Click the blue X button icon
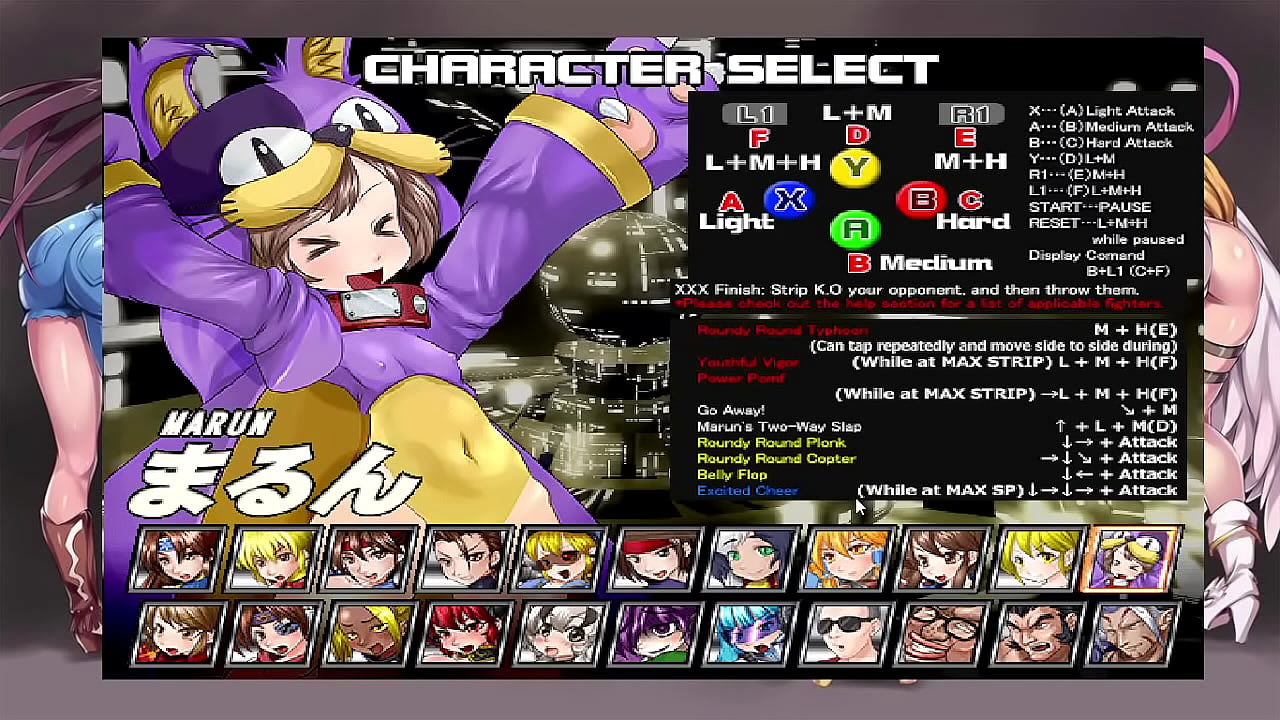 coord(790,200)
